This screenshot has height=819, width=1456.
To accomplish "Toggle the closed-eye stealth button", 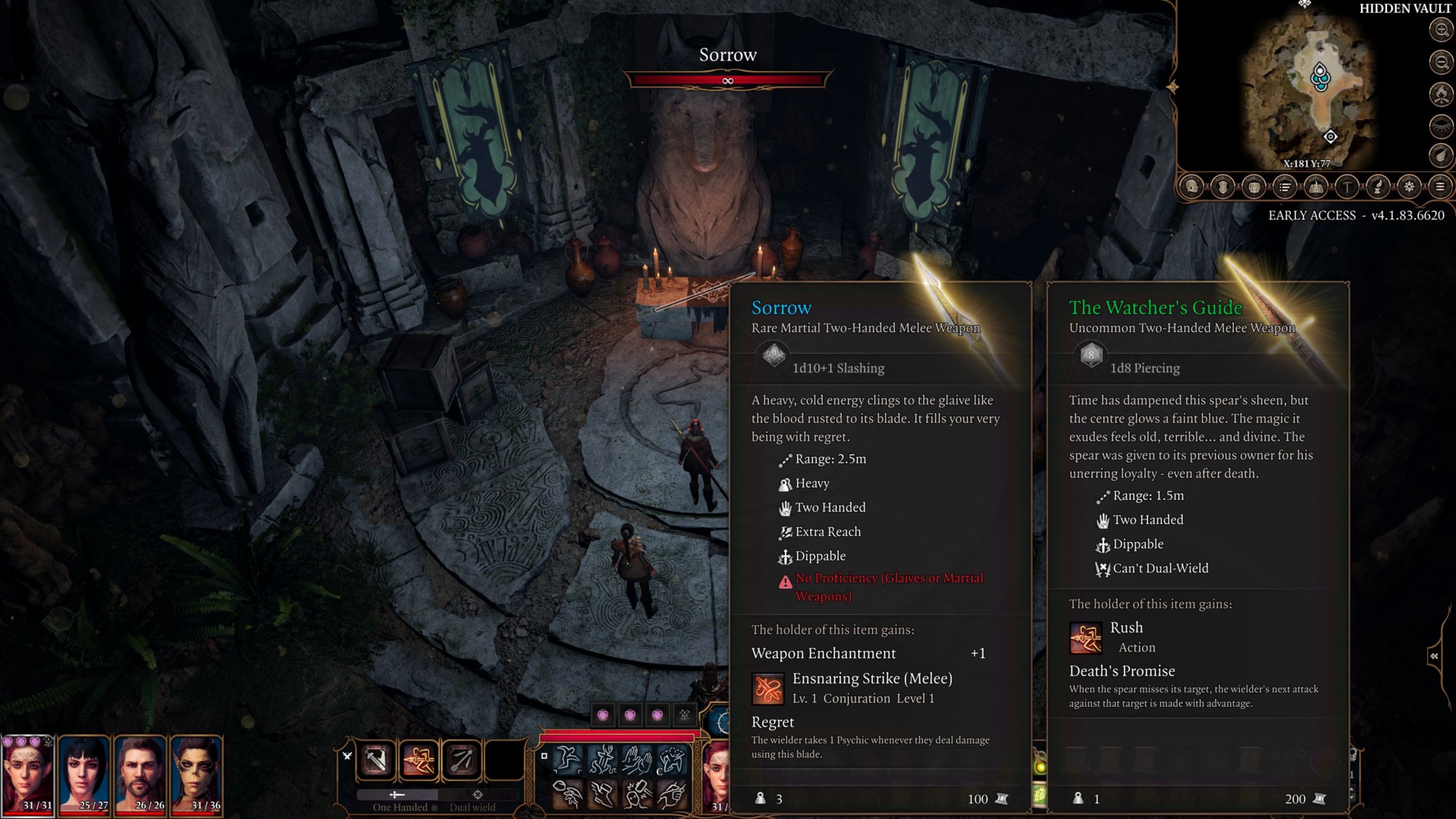I will click(1441, 125).
